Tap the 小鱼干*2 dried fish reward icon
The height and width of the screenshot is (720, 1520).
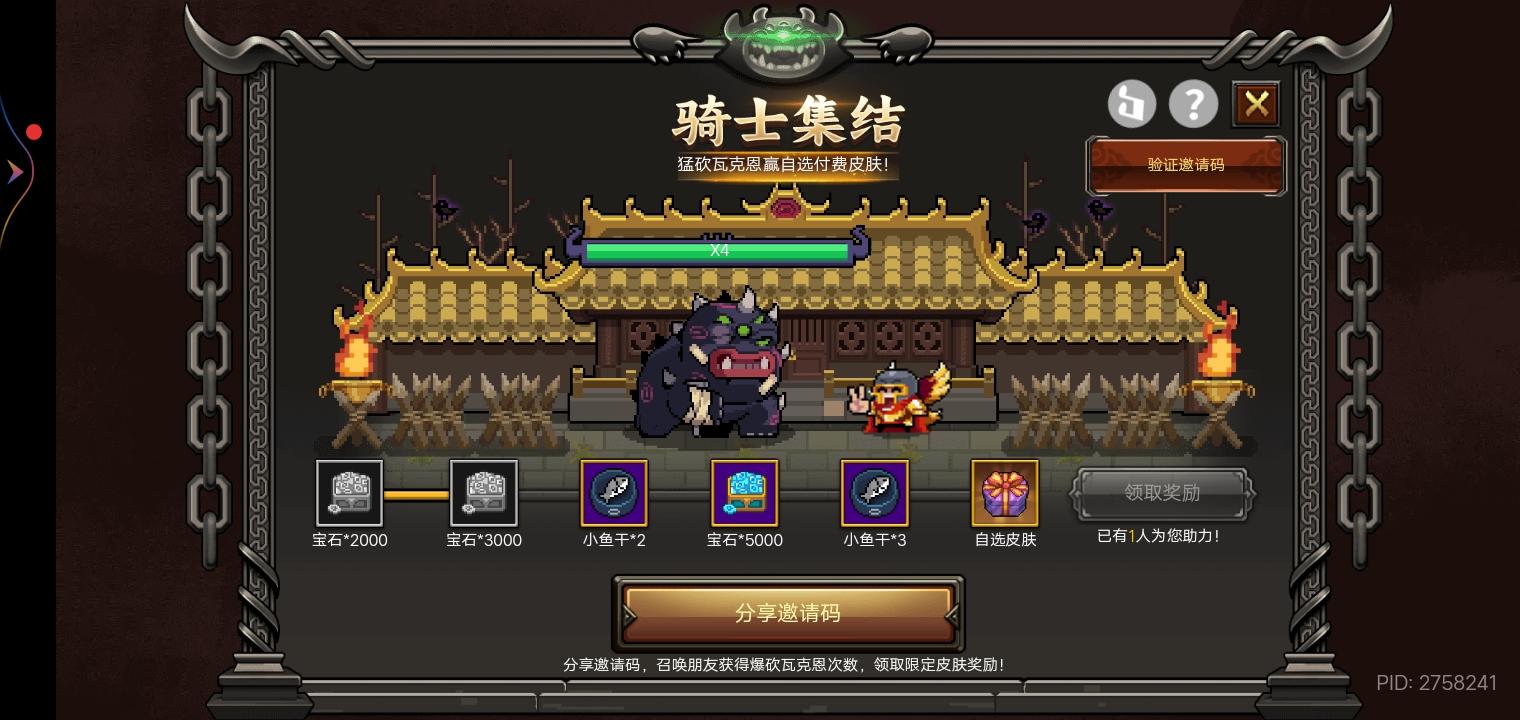point(614,493)
